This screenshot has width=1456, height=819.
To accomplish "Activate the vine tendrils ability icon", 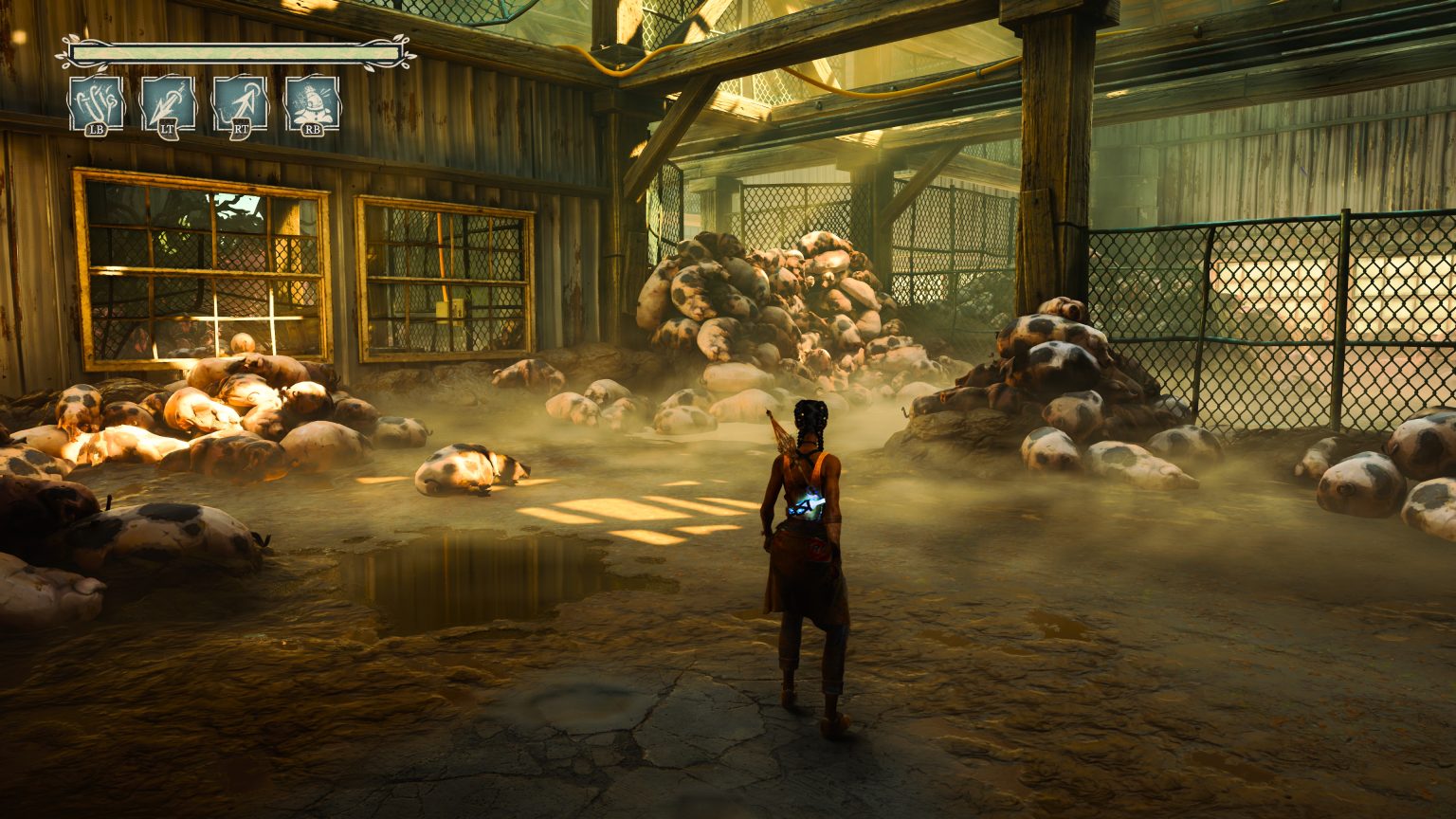I will (x=96, y=102).
